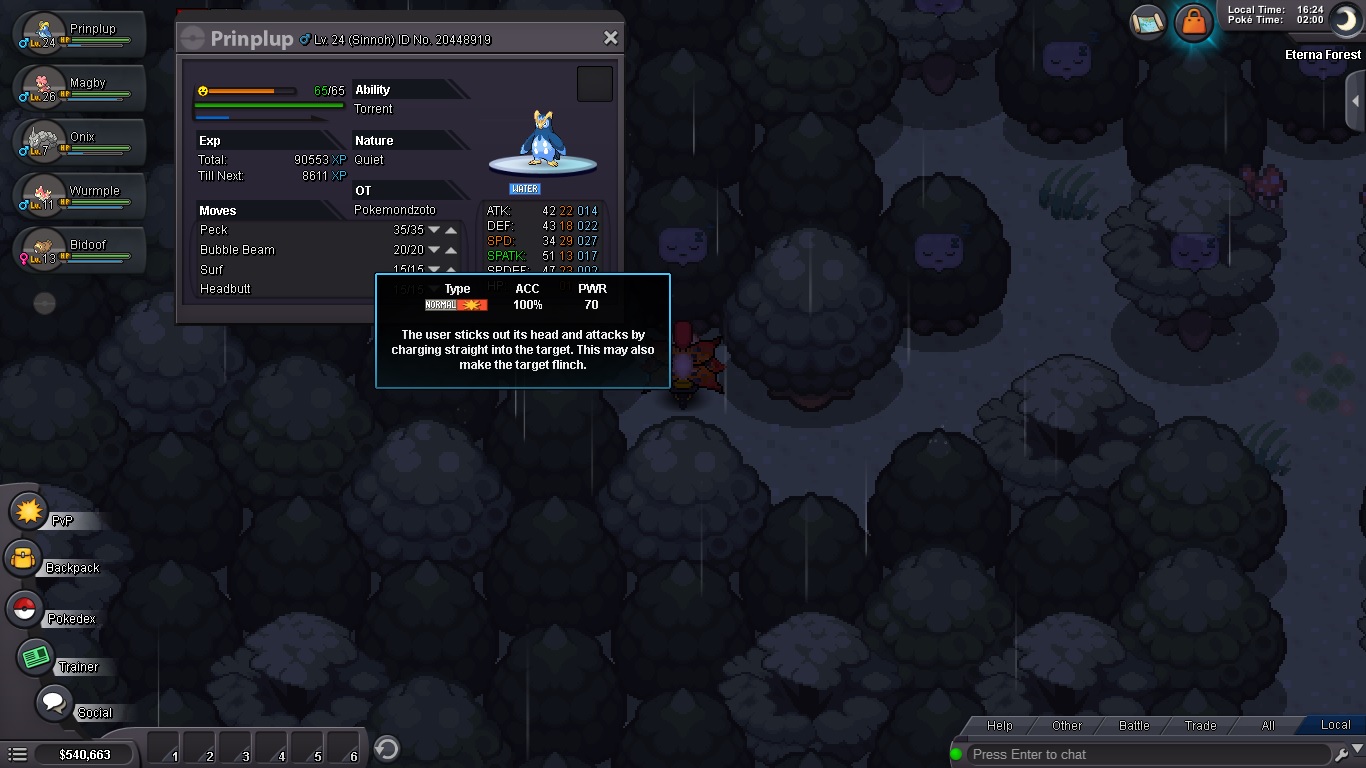This screenshot has width=1366, height=768.
Task: Open the main menu list icon
Action: pyautogui.click(x=17, y=754)
